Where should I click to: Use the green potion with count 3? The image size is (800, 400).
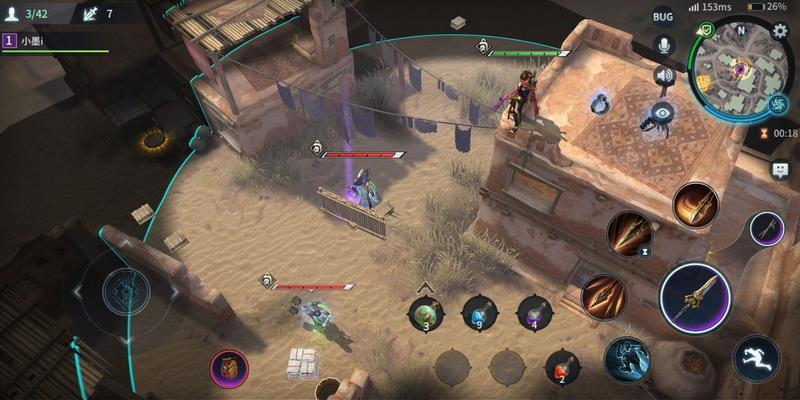click(x=427, y=314)
